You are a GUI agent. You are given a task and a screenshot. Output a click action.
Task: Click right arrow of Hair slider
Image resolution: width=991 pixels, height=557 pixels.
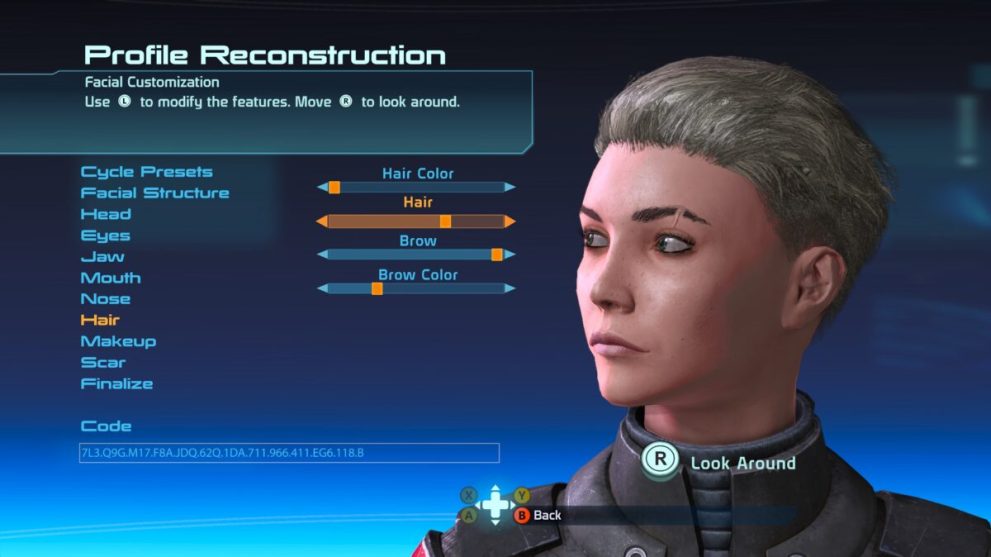coord(510,221)
